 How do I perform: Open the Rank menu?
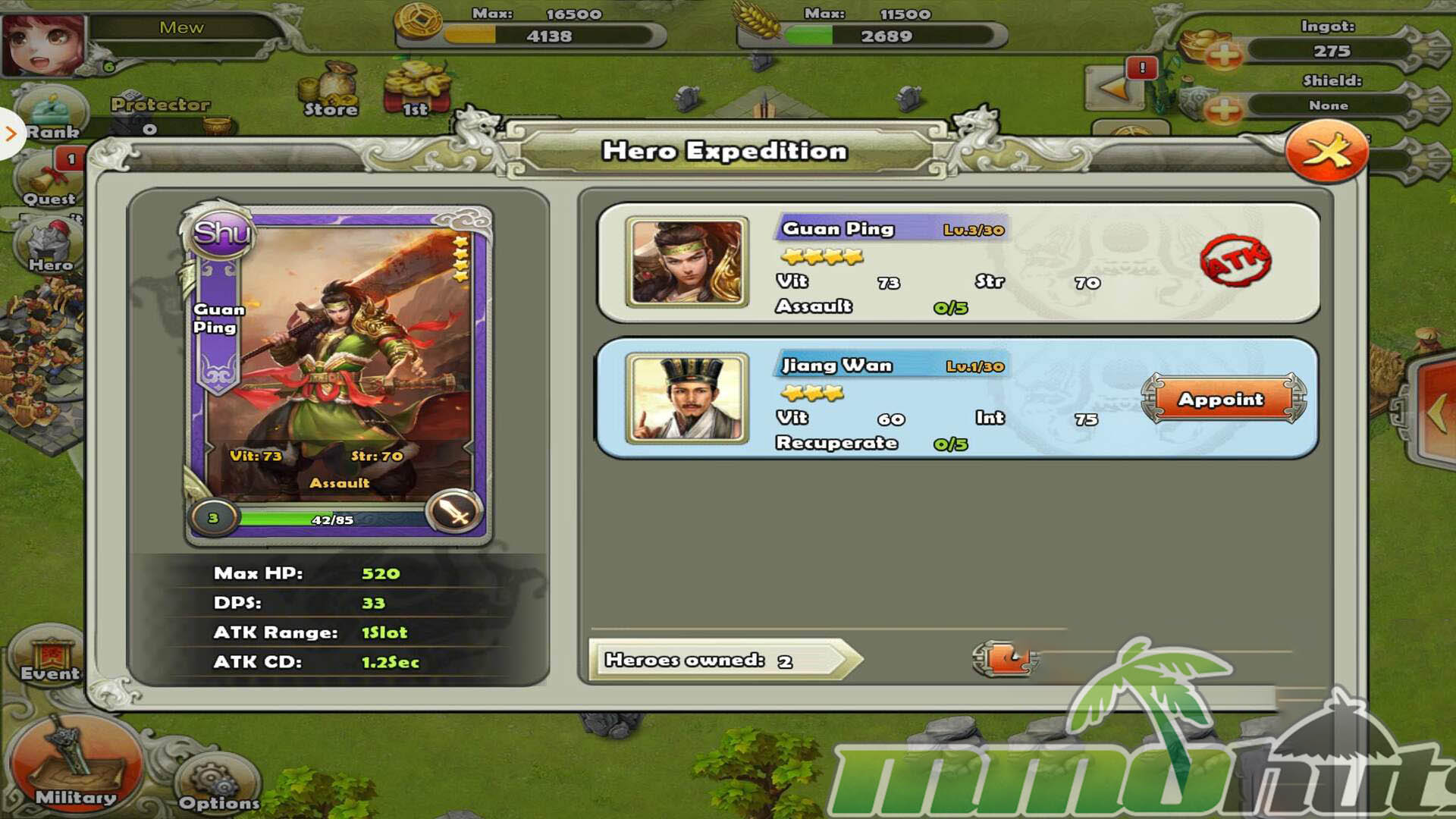[52, 115]
